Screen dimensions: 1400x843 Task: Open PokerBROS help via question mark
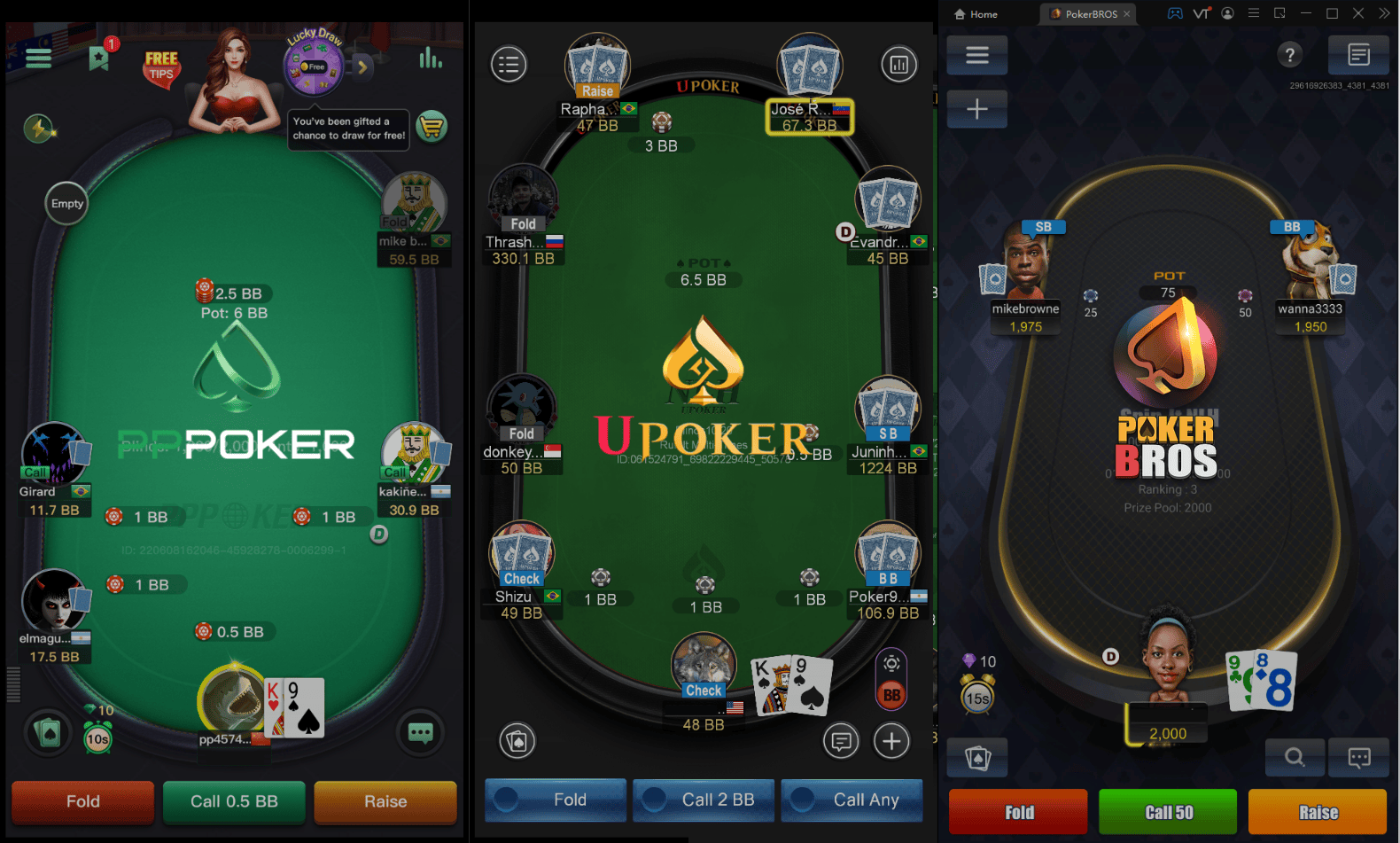[1290, 55]
